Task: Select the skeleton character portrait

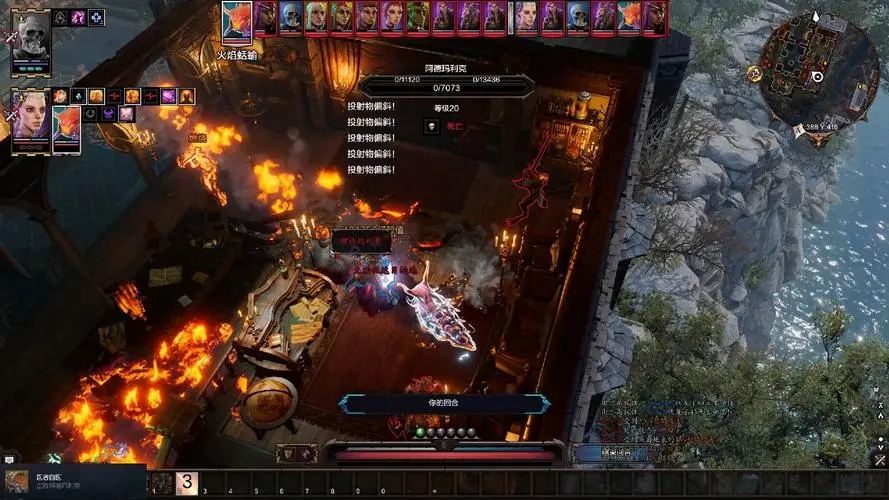Action: (31, 40)
